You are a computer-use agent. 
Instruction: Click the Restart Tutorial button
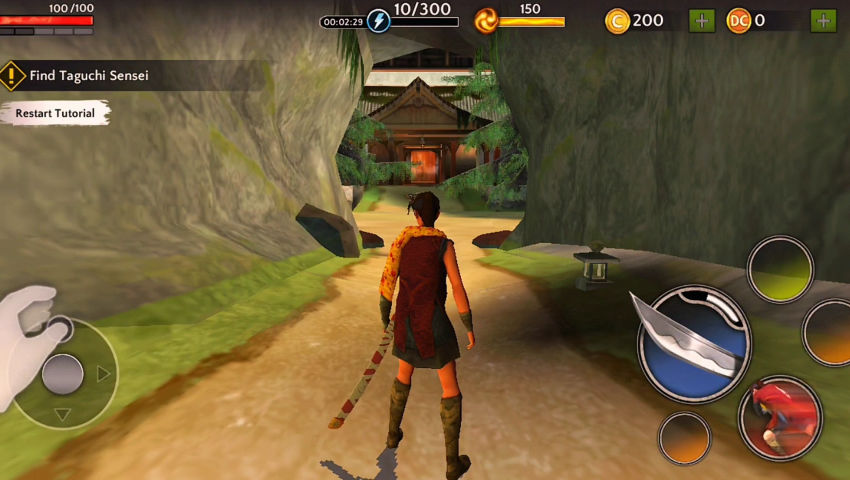55,114
